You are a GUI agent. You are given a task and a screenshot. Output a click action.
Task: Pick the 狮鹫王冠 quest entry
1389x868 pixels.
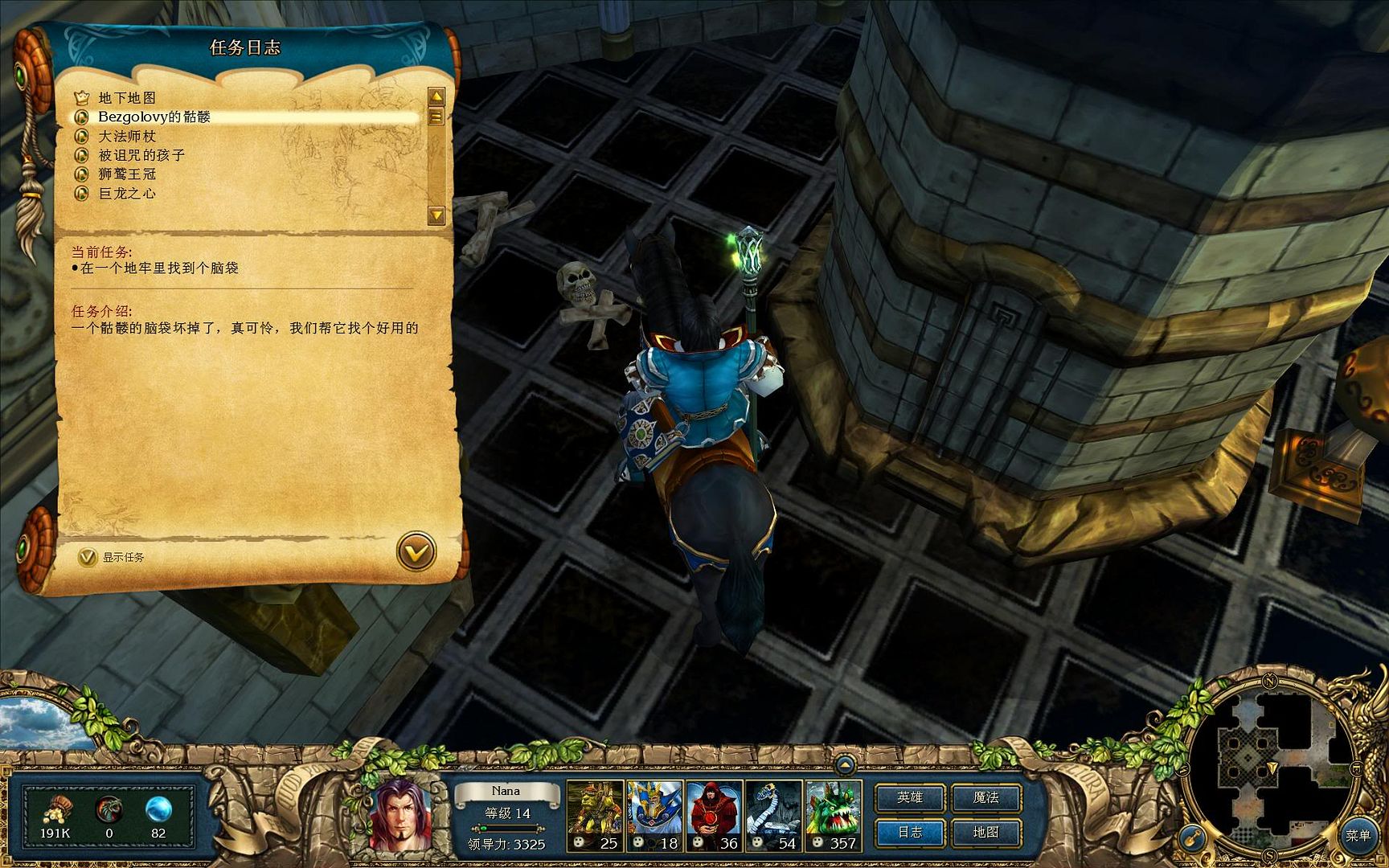click(x=127, y=174)
